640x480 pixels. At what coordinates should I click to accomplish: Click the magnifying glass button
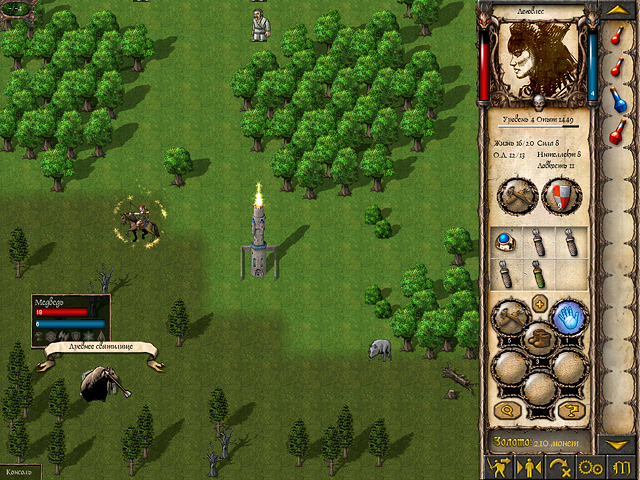click(506, 410)
